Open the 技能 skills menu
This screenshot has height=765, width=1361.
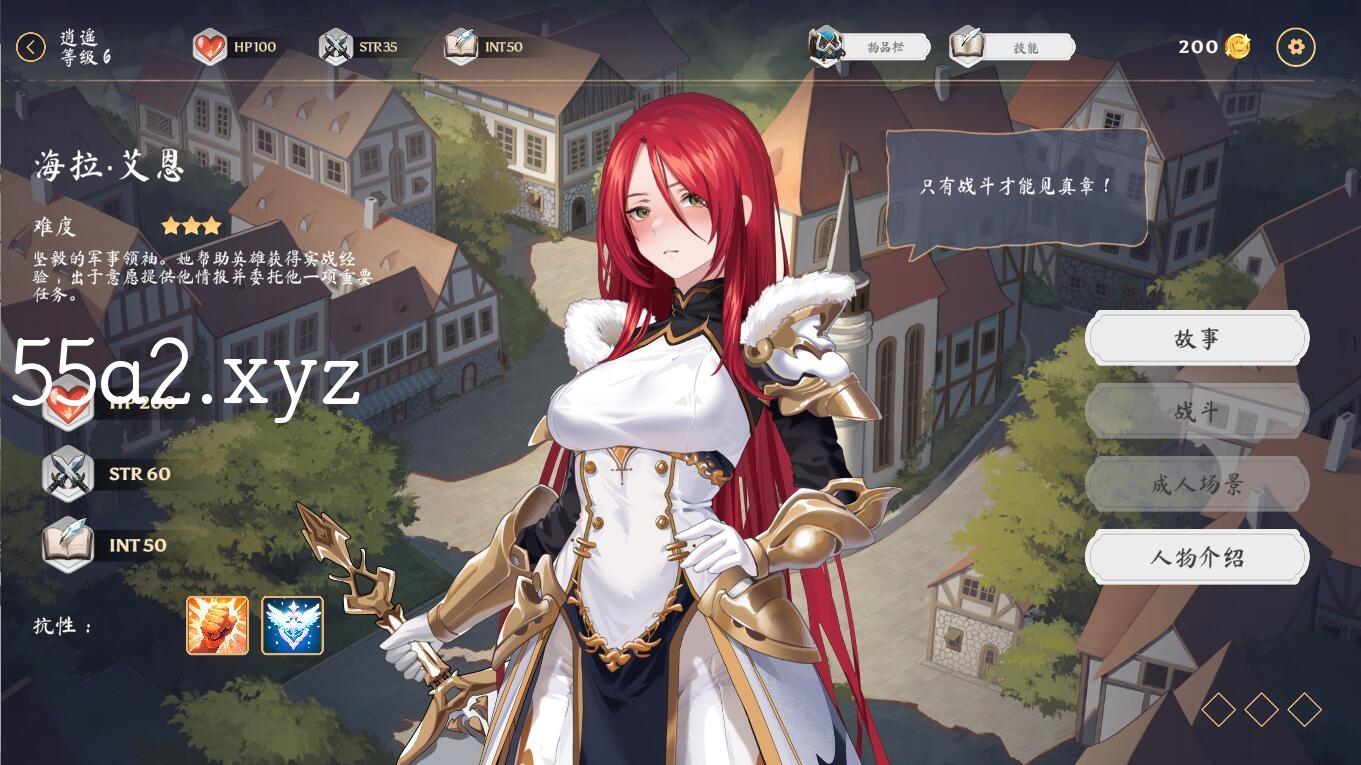pos(1012,47)
